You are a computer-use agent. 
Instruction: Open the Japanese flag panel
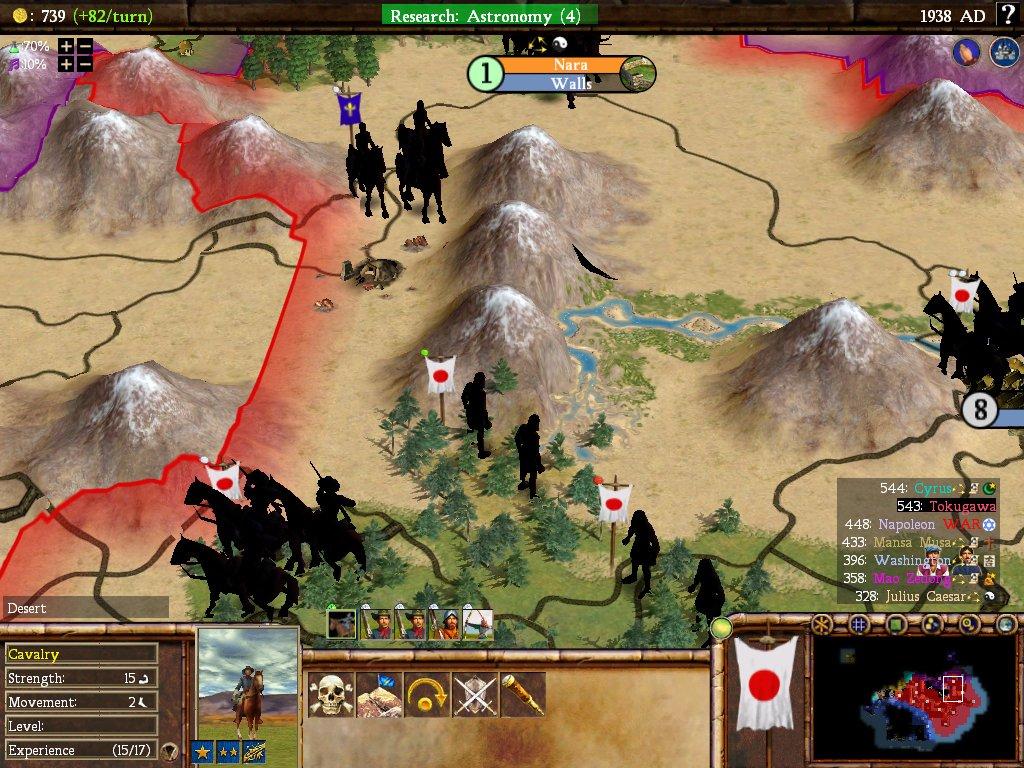point(766,685)
